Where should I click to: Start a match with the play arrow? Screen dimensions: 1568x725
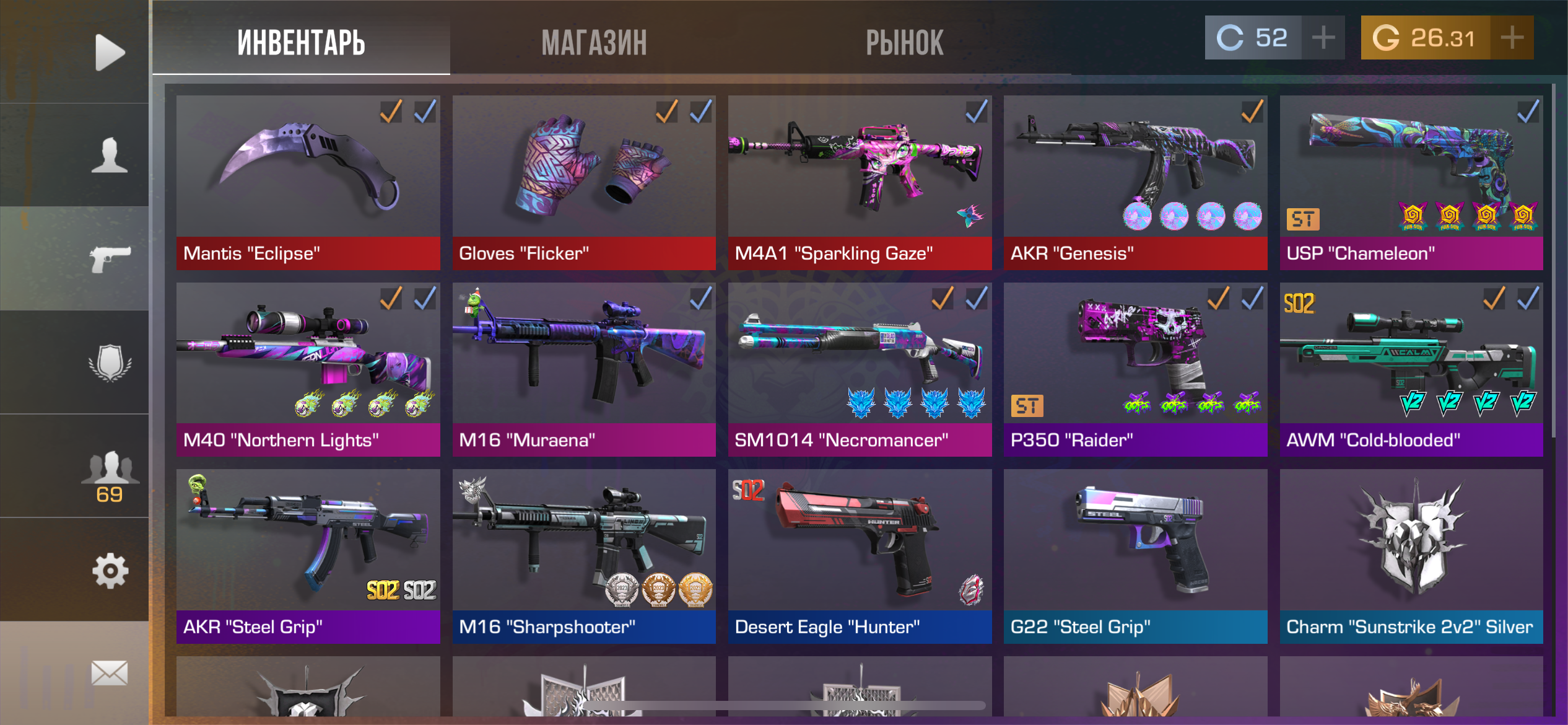(x=110, y=52)
